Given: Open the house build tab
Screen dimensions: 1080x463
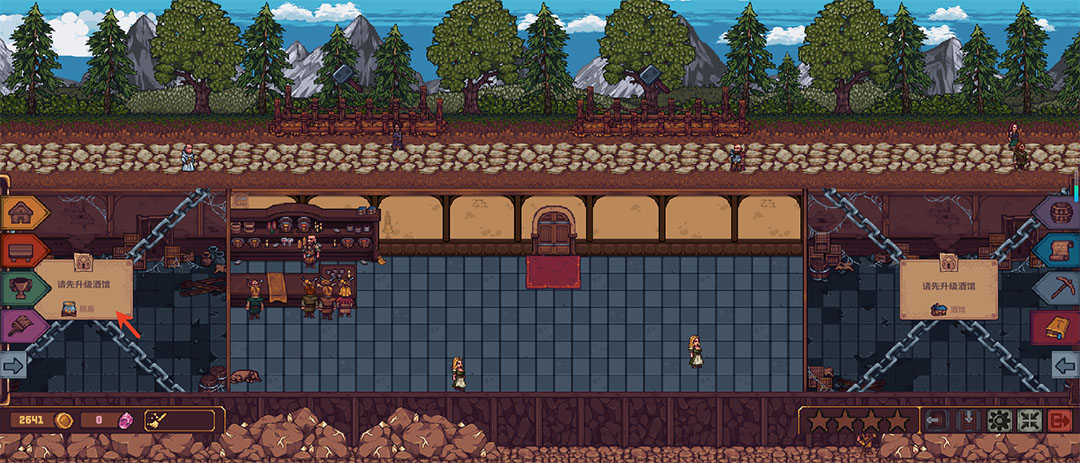Looking at the screenshot, I should pyautogui.click(x=19, y=212).
